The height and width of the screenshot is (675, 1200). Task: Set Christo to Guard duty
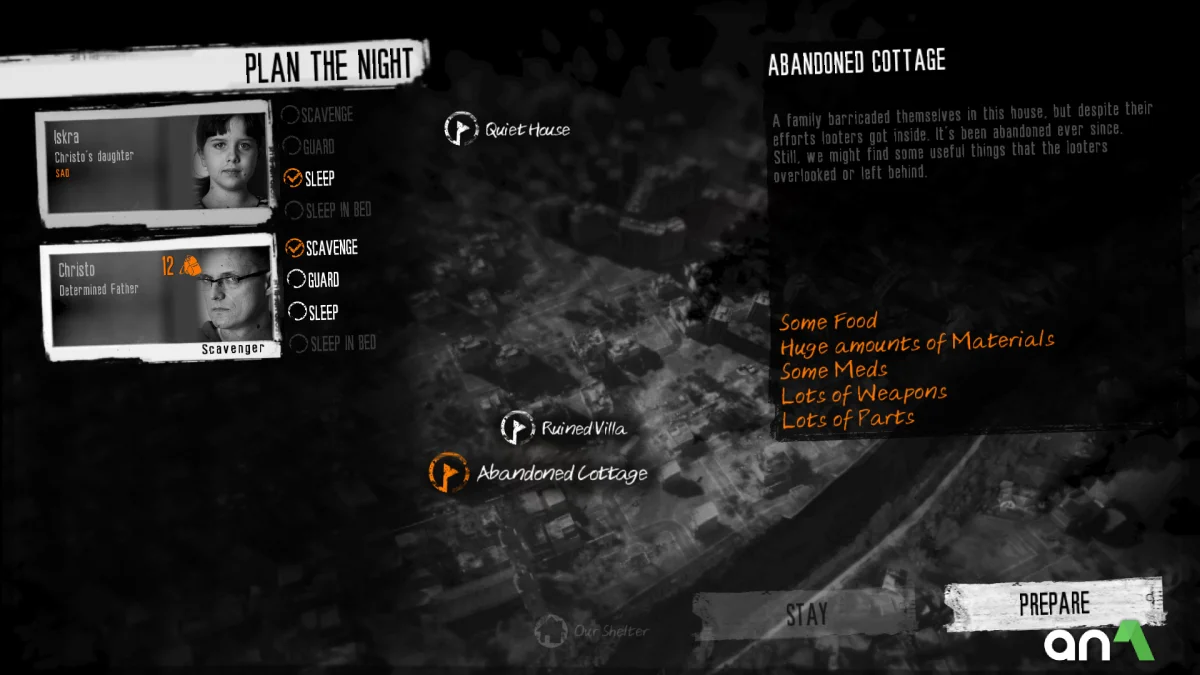click(x=296, y=280)
